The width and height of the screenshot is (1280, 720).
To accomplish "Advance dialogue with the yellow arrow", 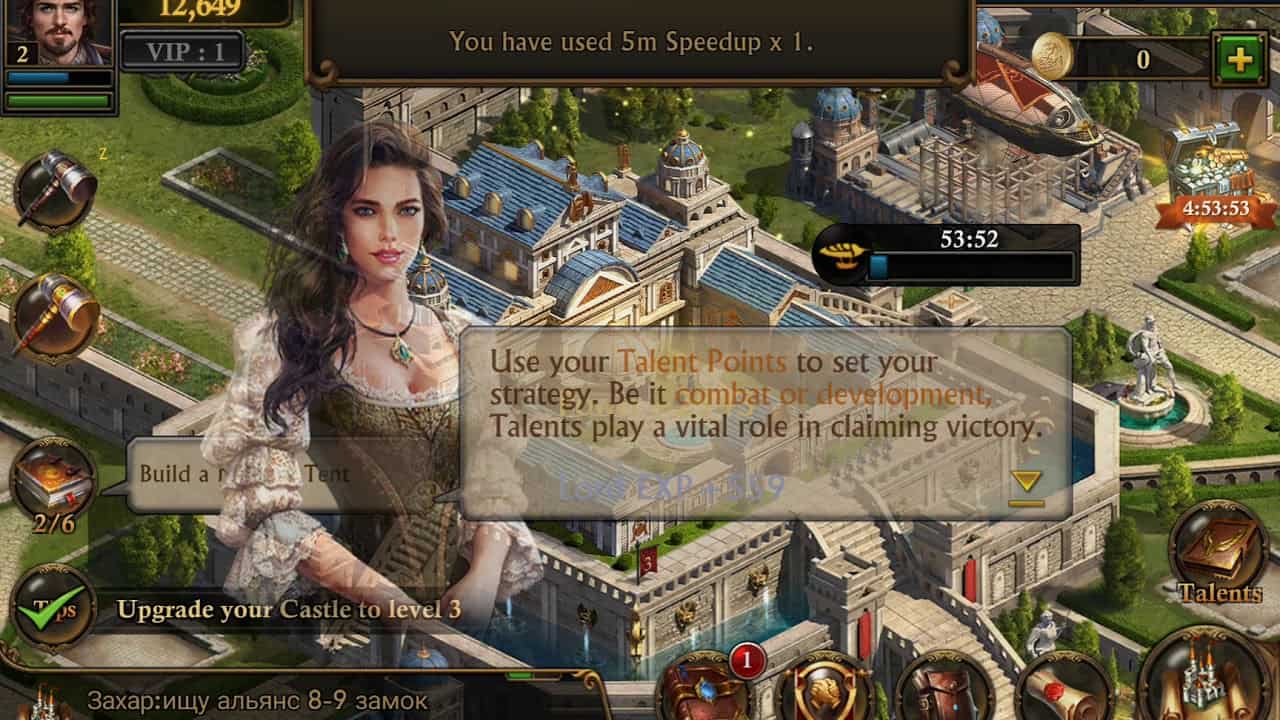I will [x=1026, y=486].
